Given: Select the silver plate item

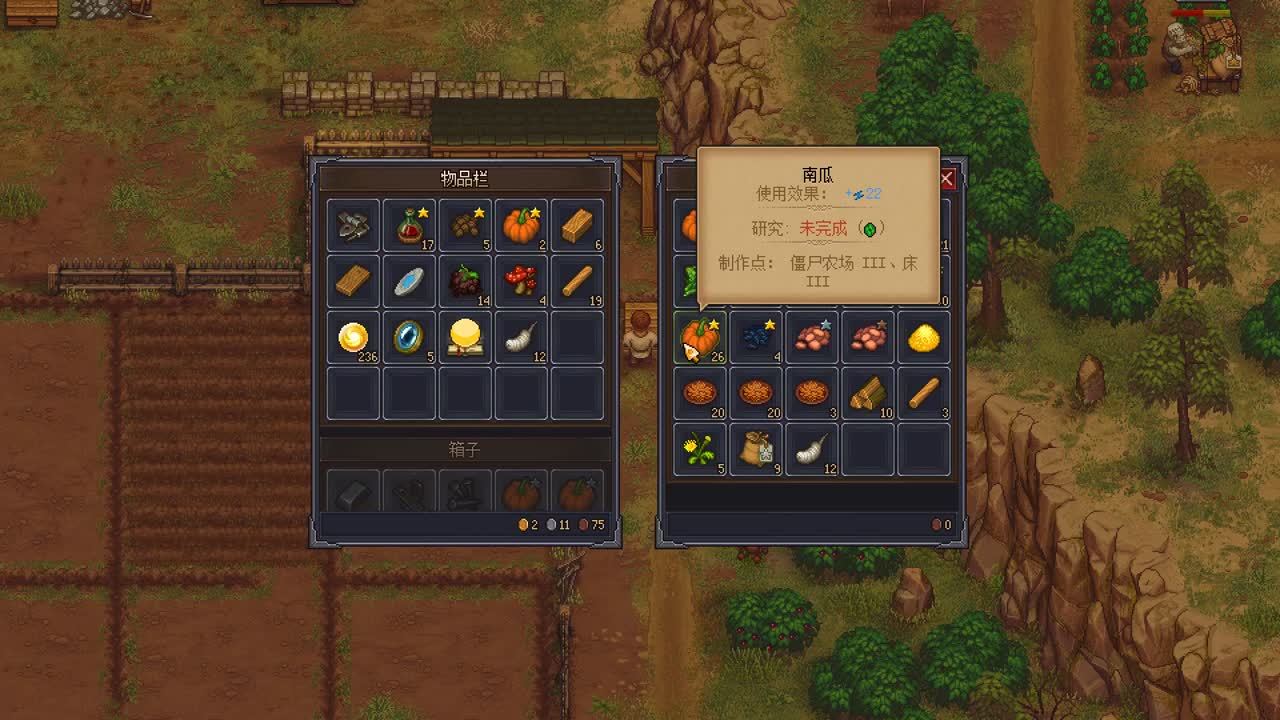Looking at the screenshot, I should coord(409,281).
